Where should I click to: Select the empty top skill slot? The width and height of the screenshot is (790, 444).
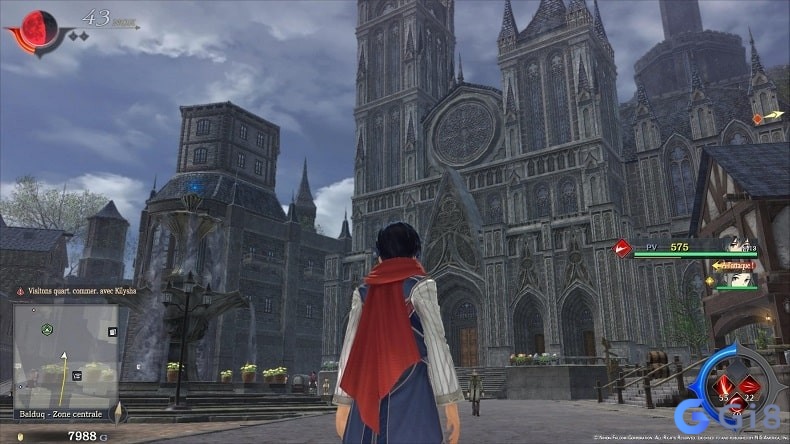738,367
